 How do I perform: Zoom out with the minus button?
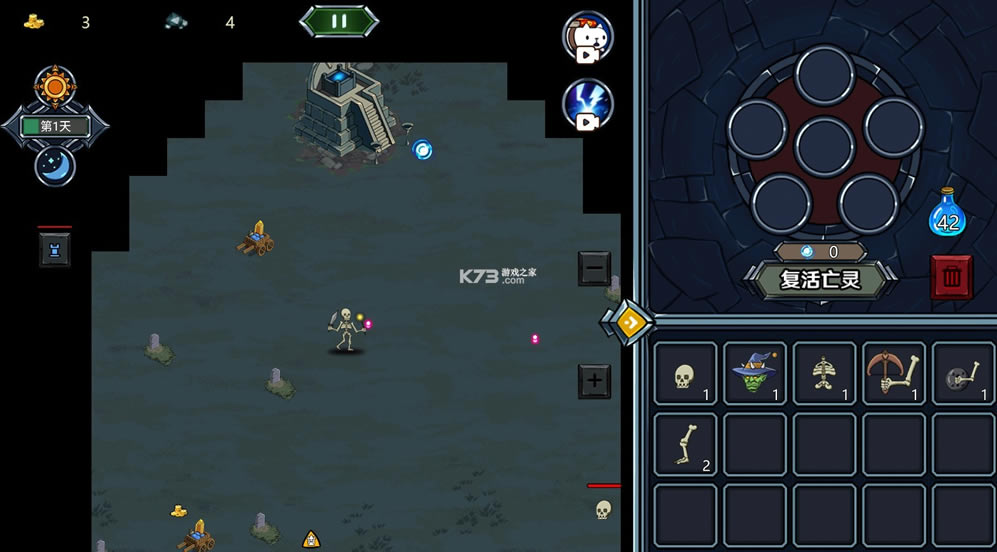[594, 268]
